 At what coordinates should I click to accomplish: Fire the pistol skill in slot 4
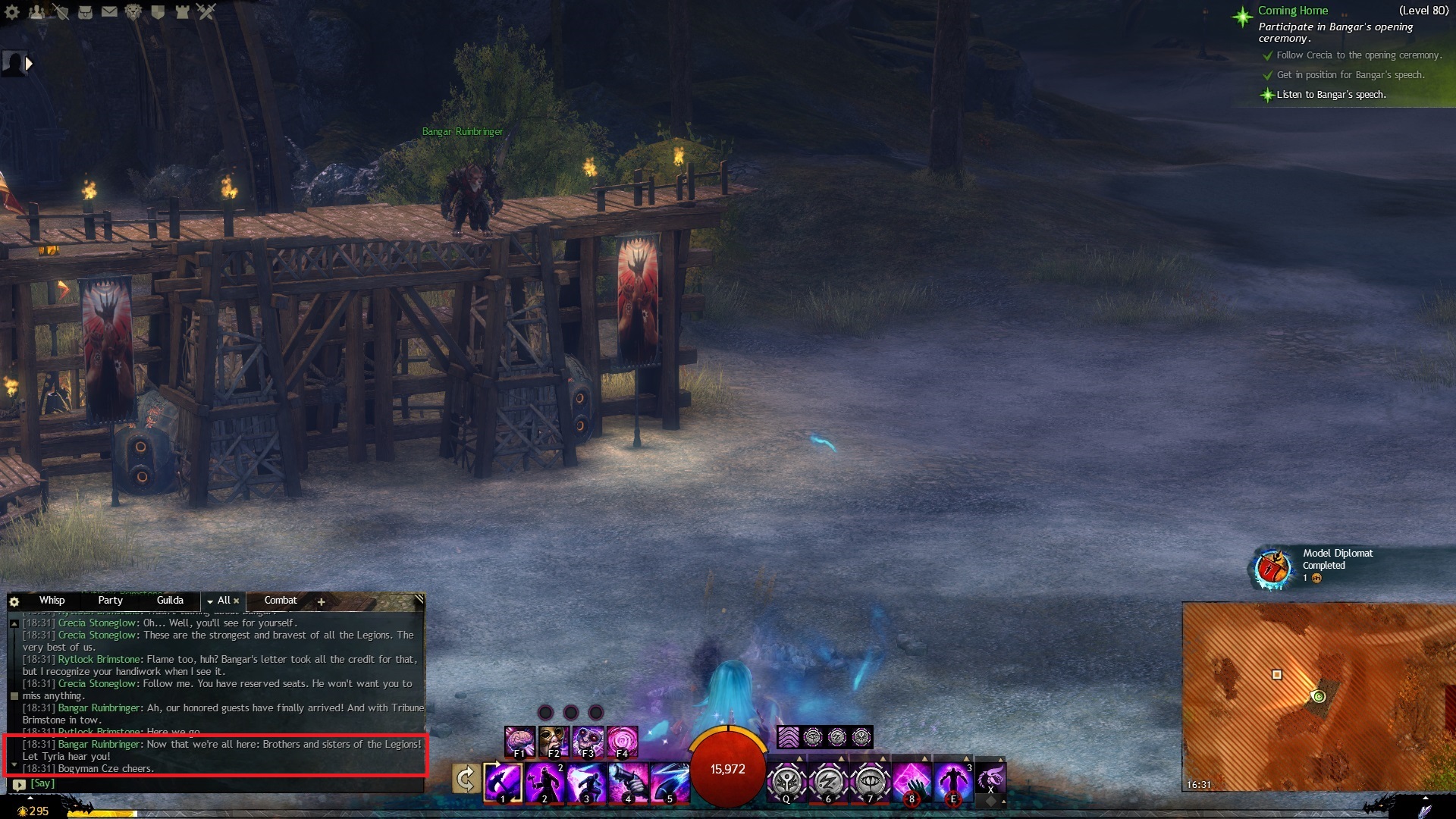tap(628, 782)
